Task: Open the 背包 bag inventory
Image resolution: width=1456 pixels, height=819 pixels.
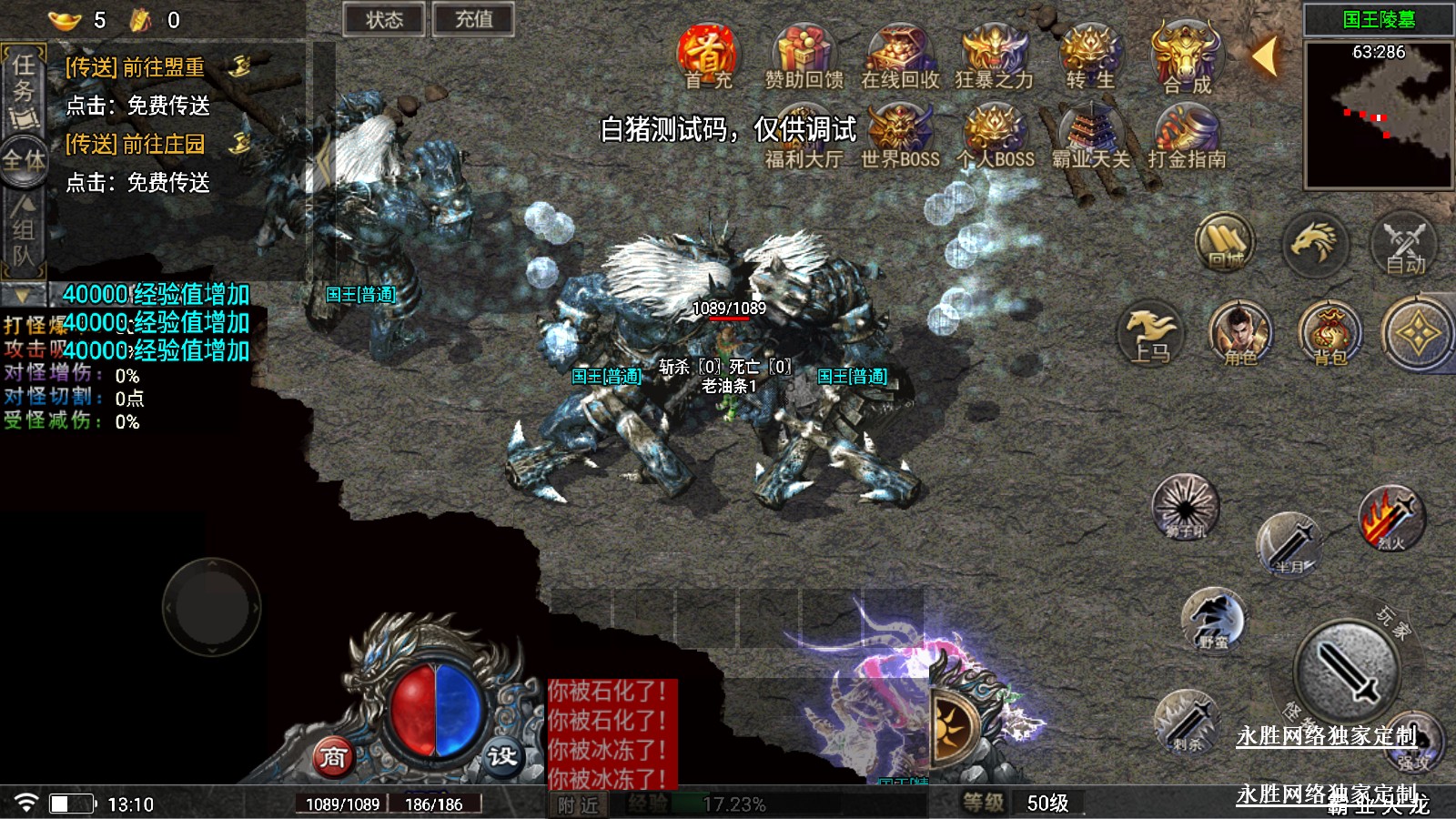Action: [1329, 333]
